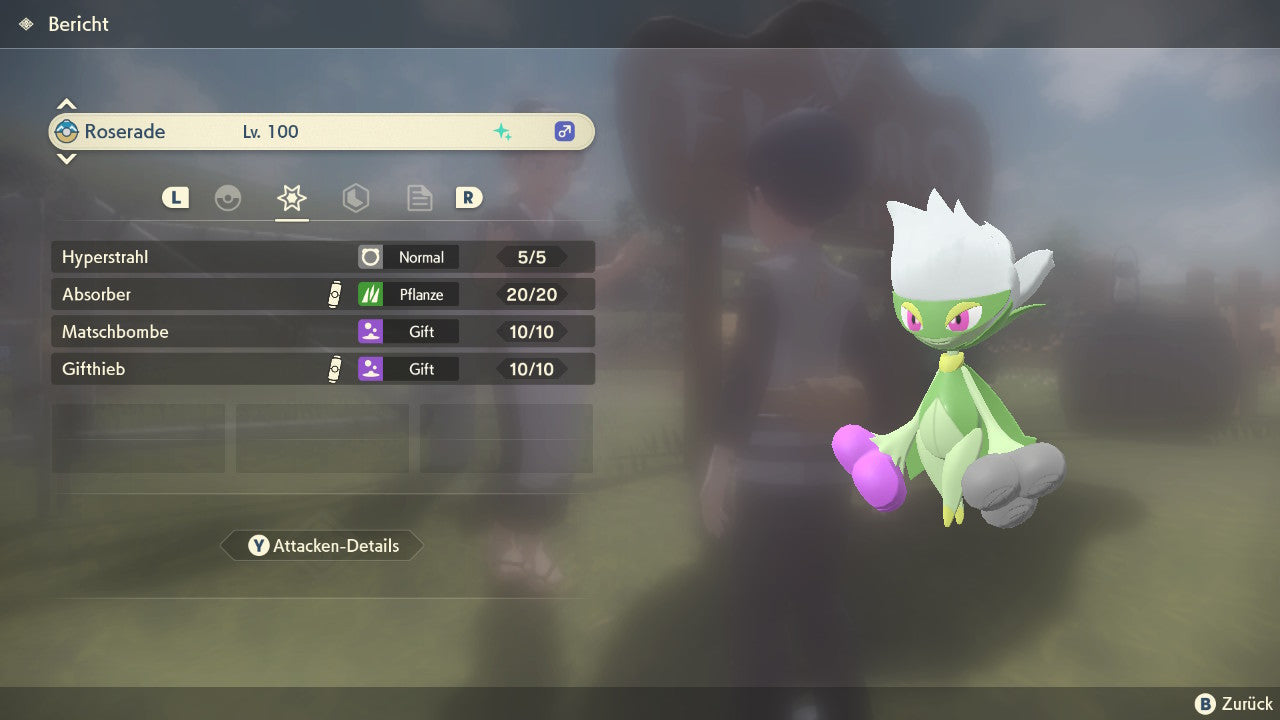Open Attacken-Details panel
This screenshot has height=720, width=1280.
coord(322,546)
